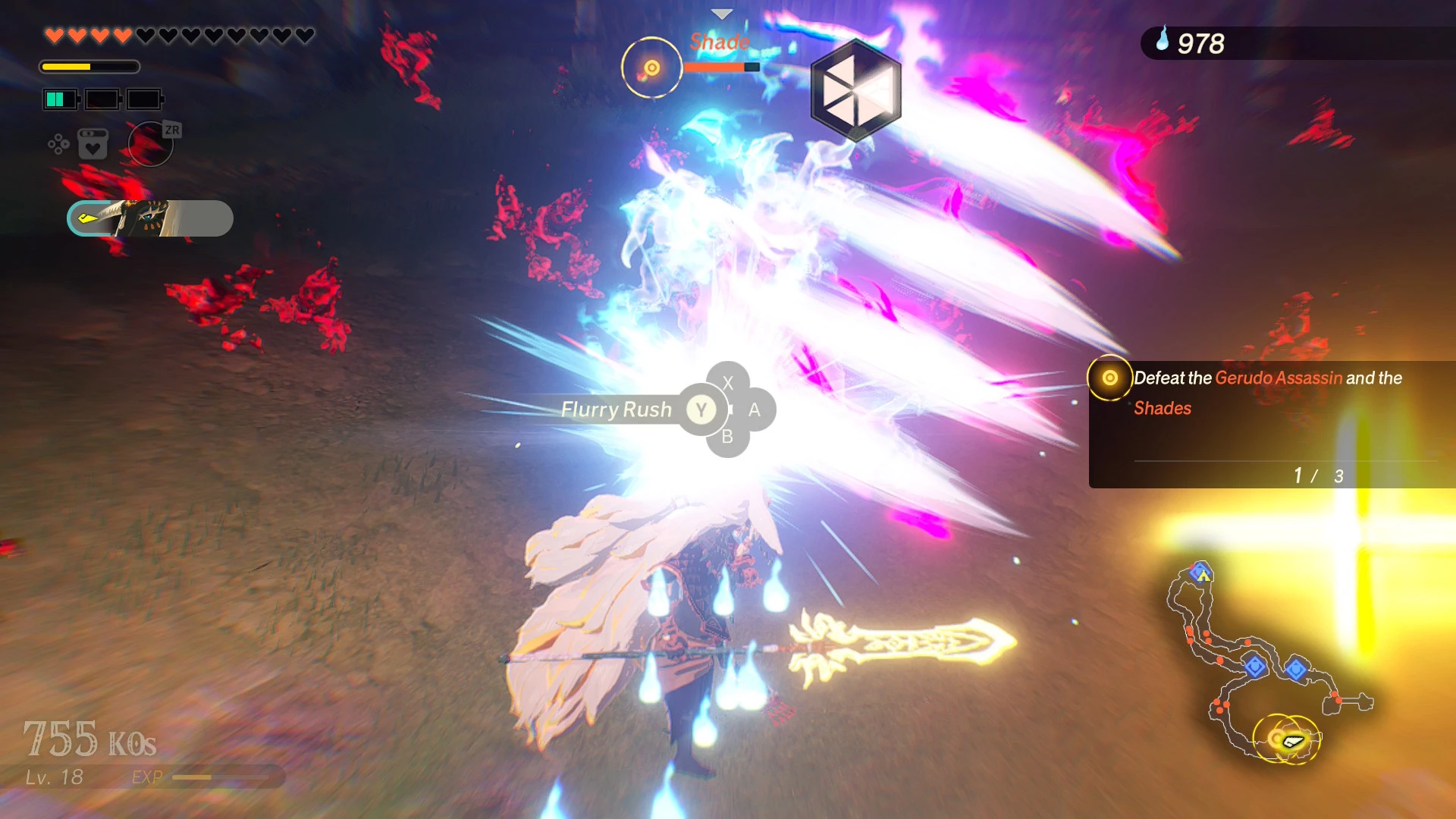
Task: Select the heart item pouch icon
Action: [93, 142]
